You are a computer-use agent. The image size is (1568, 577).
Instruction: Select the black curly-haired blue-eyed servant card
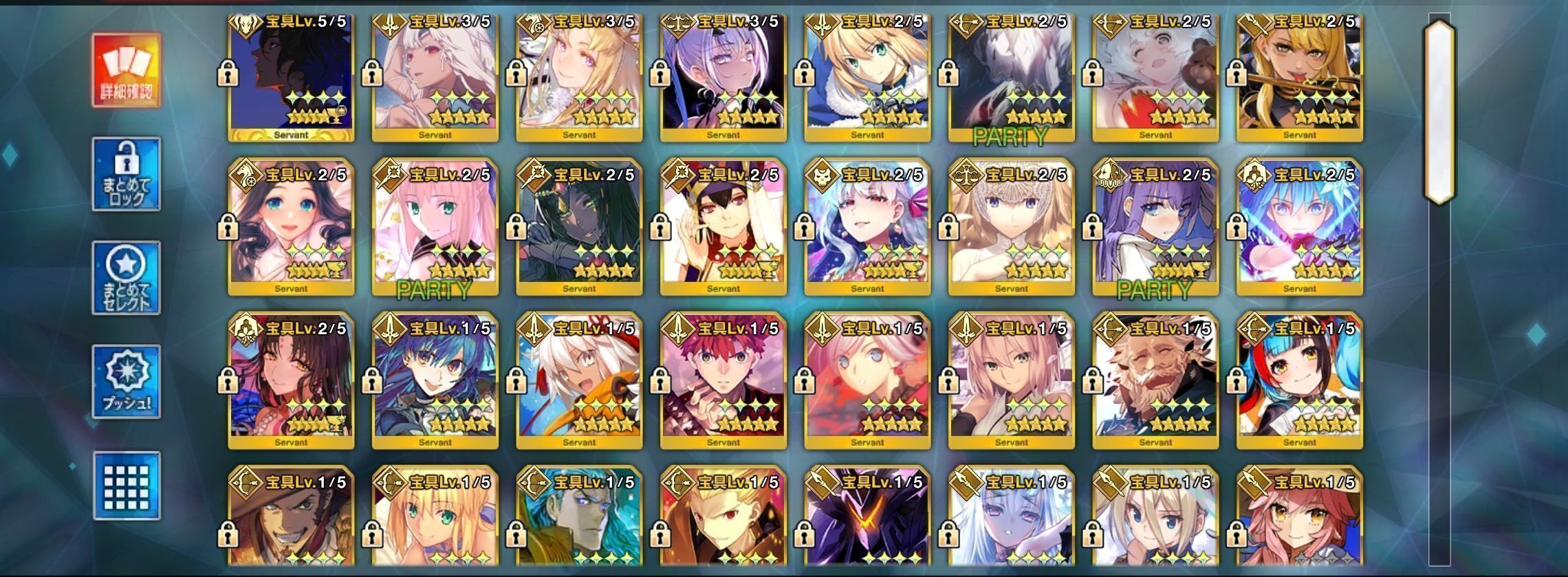pyautogui.click(x=291, y=227)
